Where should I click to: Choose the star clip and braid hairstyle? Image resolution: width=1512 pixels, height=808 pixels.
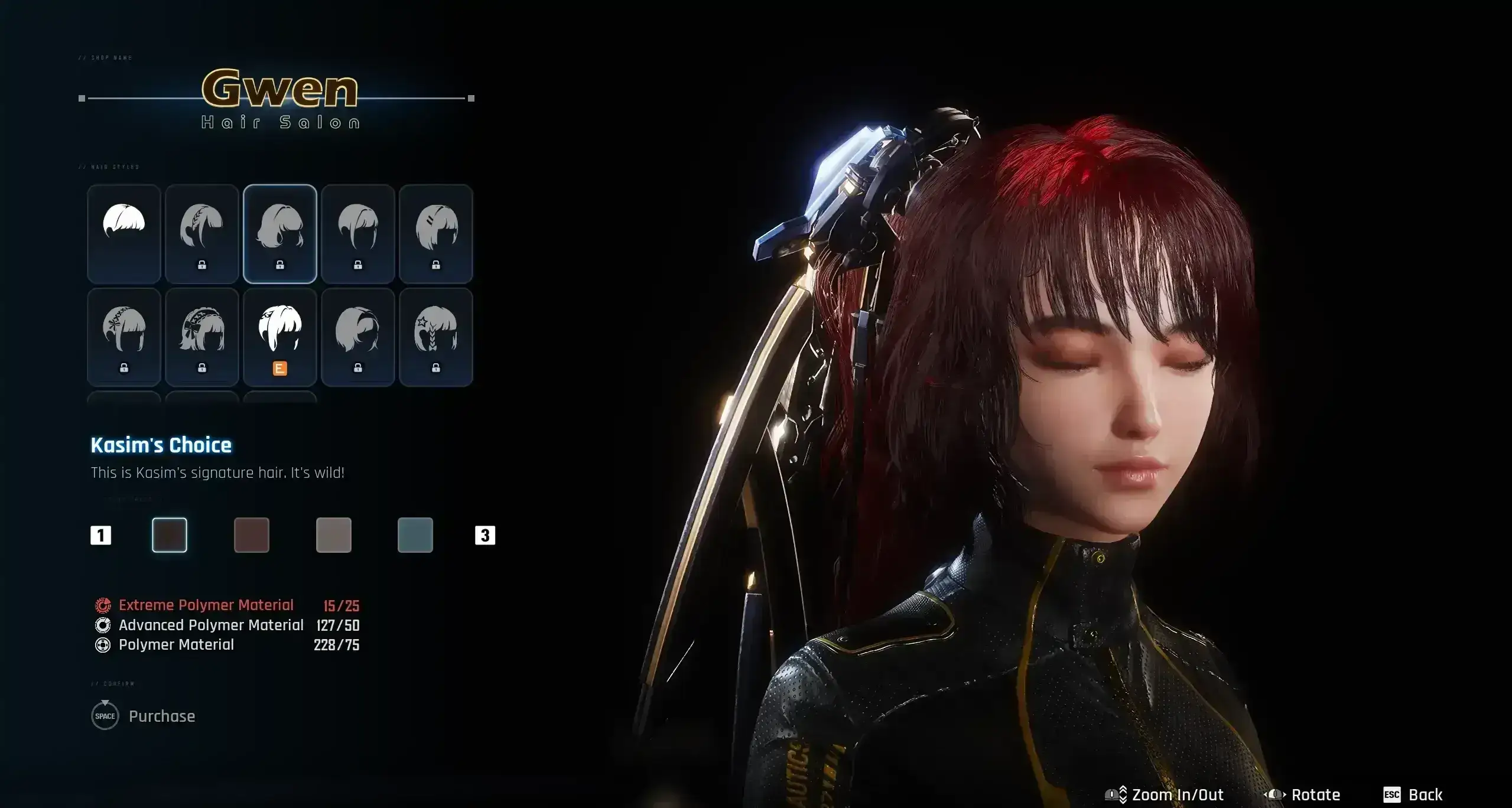[x=436, y=337]
